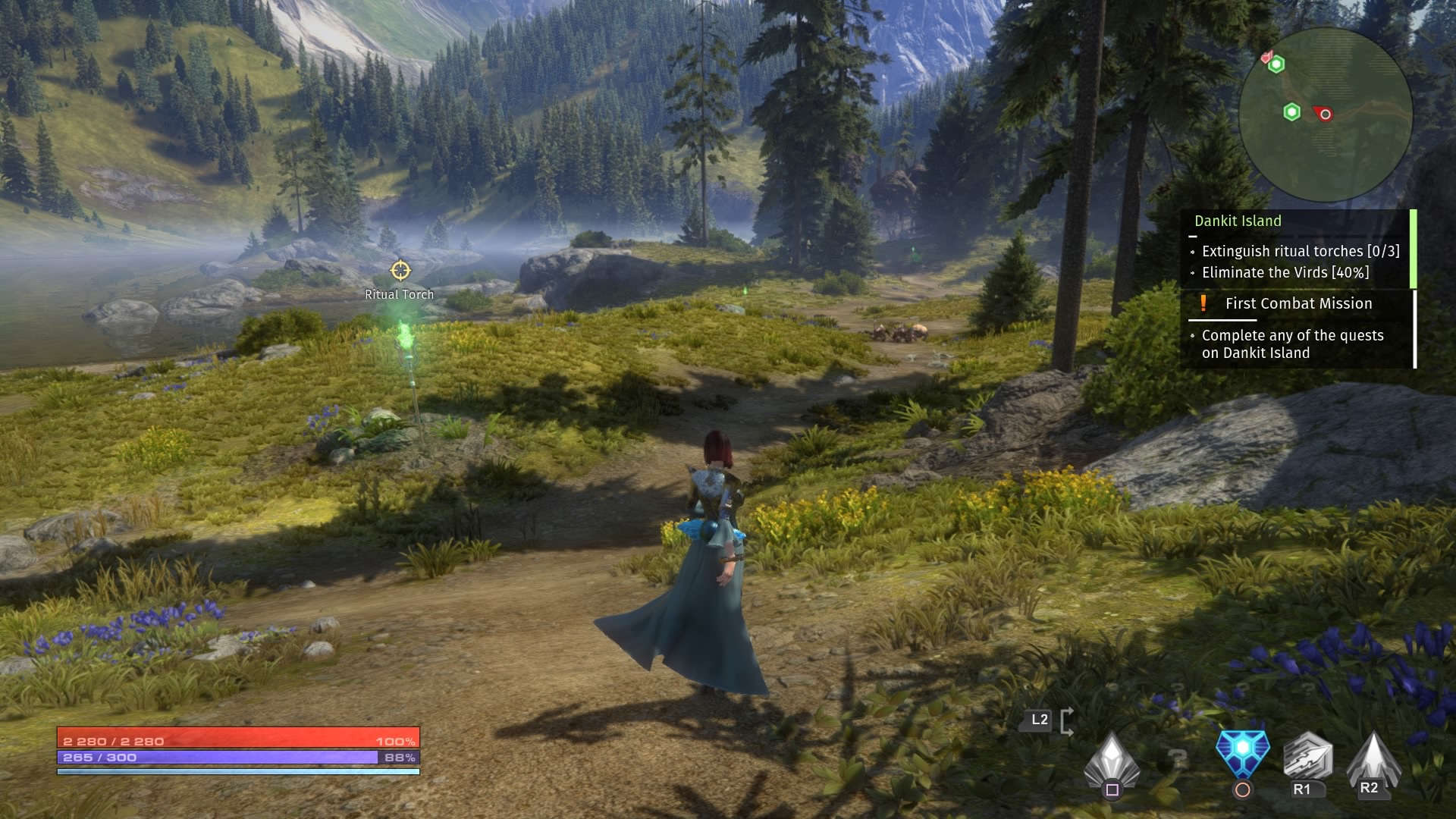Open the Dankit Island quest tracker

click(x=1238, y=221)
